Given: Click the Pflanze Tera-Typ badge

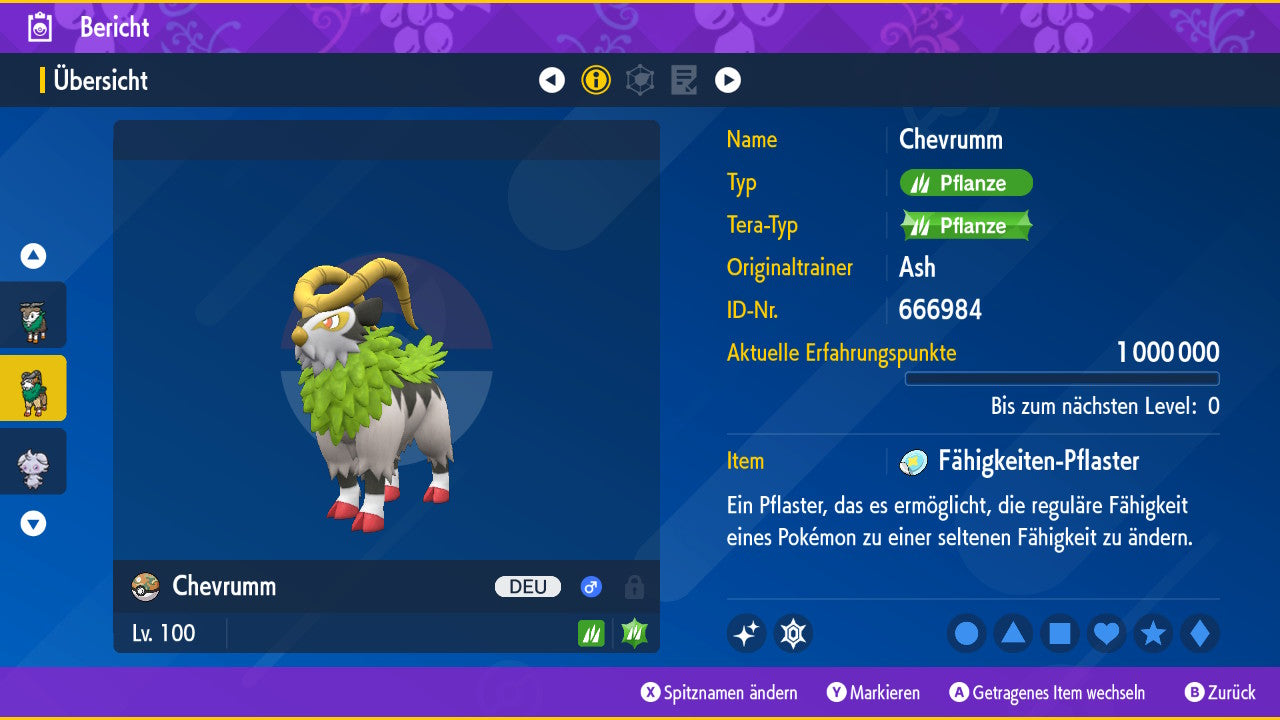Looking at the screenshot, I should click(x=966, y=226).
